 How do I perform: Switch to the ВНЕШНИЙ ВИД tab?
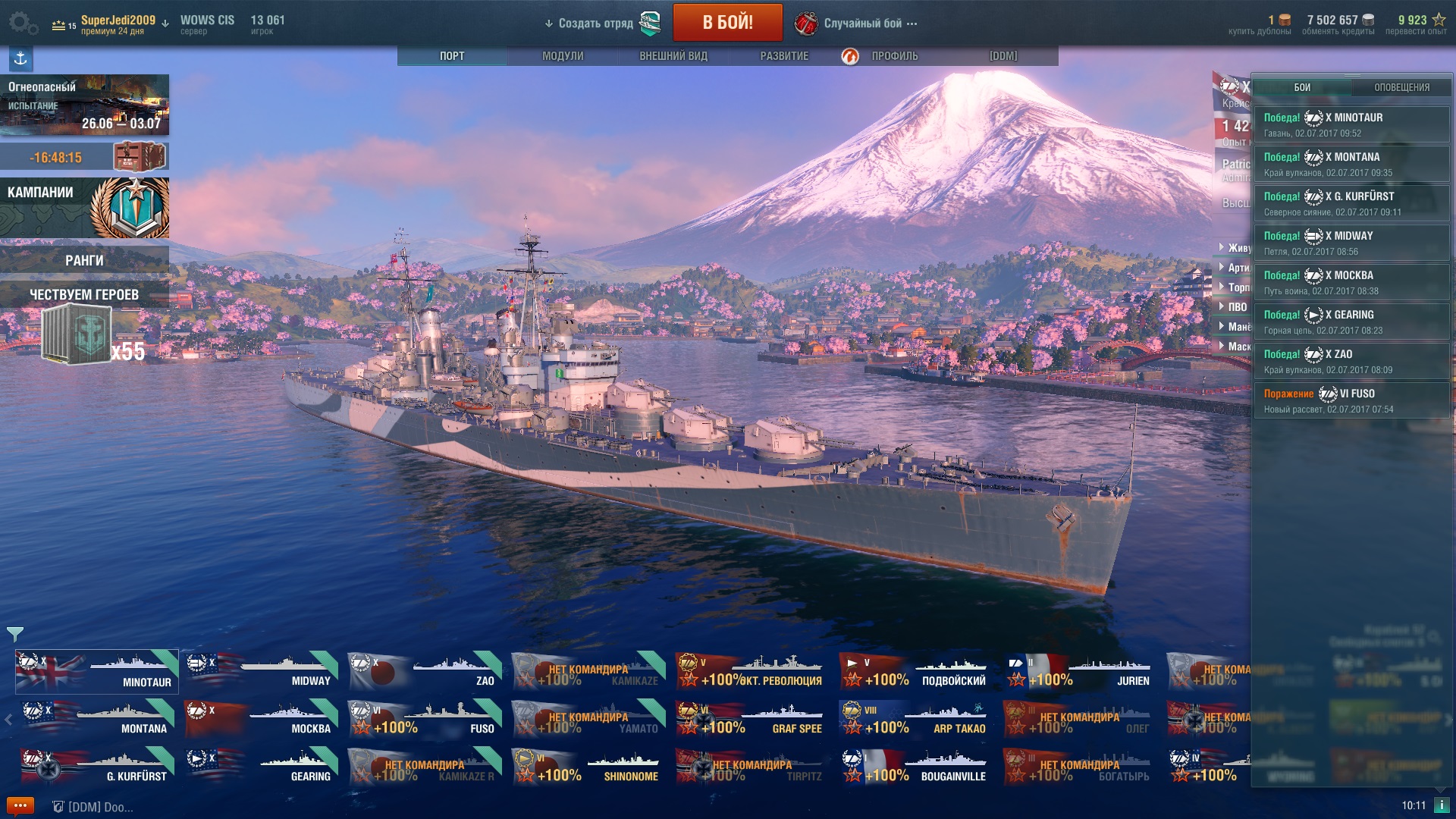(x=673, y=56)
